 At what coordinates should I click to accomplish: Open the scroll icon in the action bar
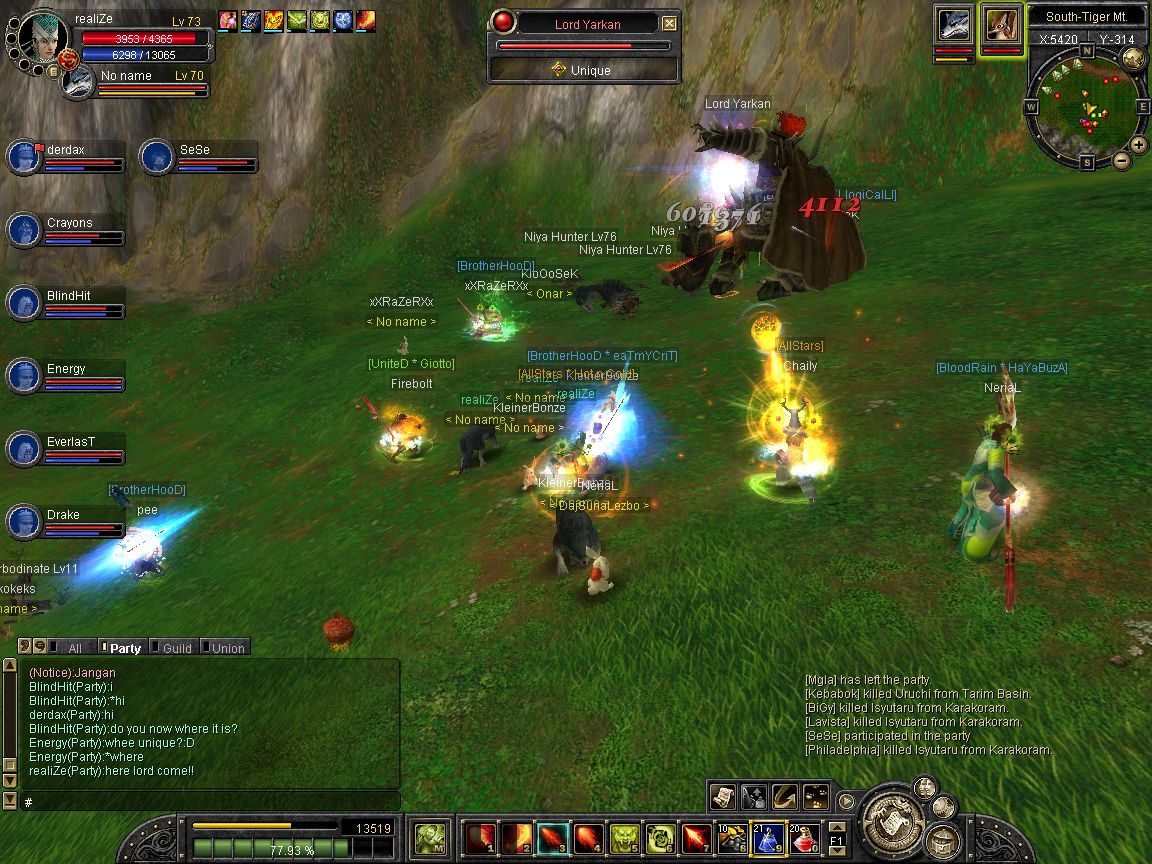coord(723,796)
